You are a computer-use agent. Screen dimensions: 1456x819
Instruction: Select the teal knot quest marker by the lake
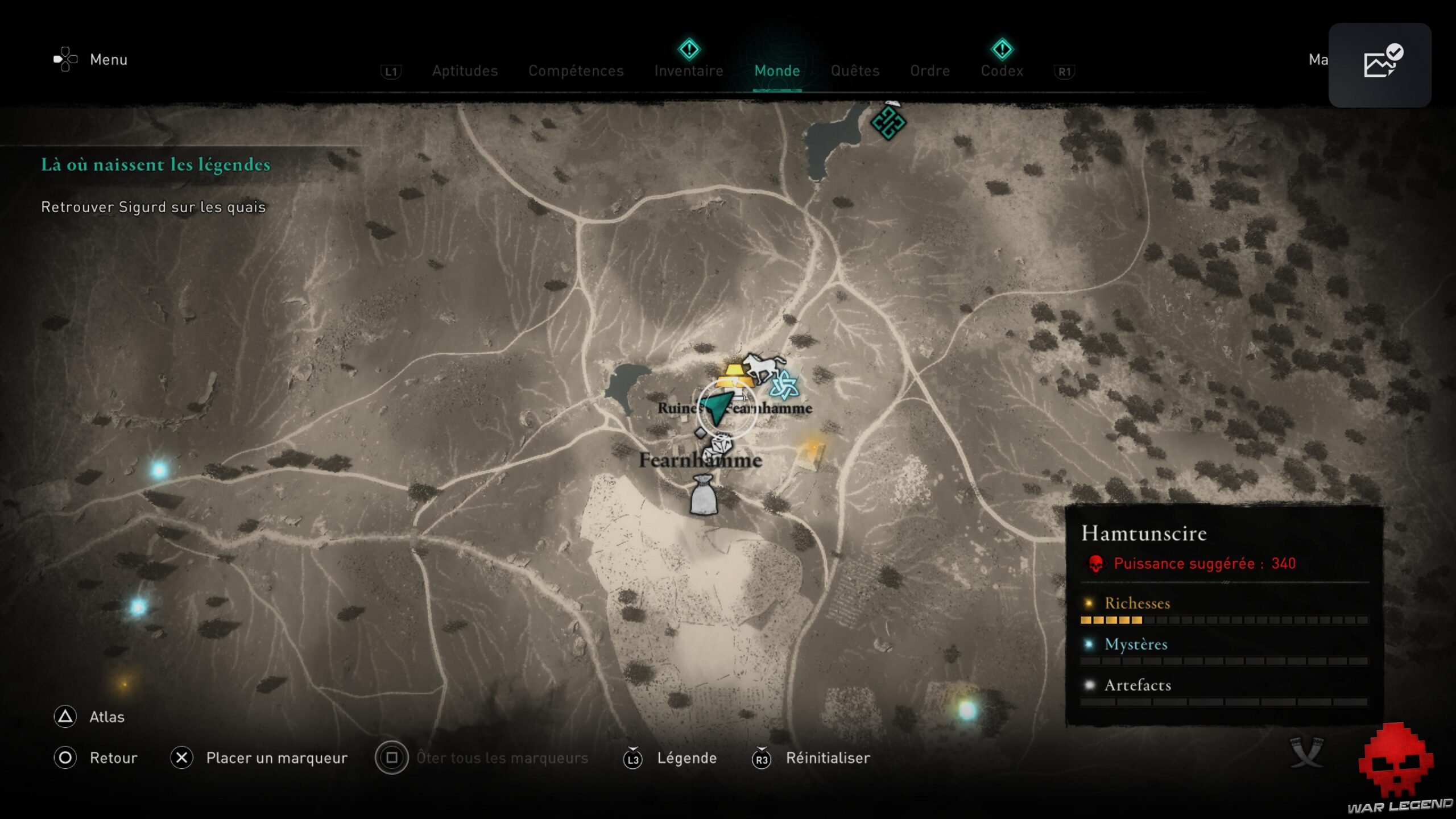point(888,122)
